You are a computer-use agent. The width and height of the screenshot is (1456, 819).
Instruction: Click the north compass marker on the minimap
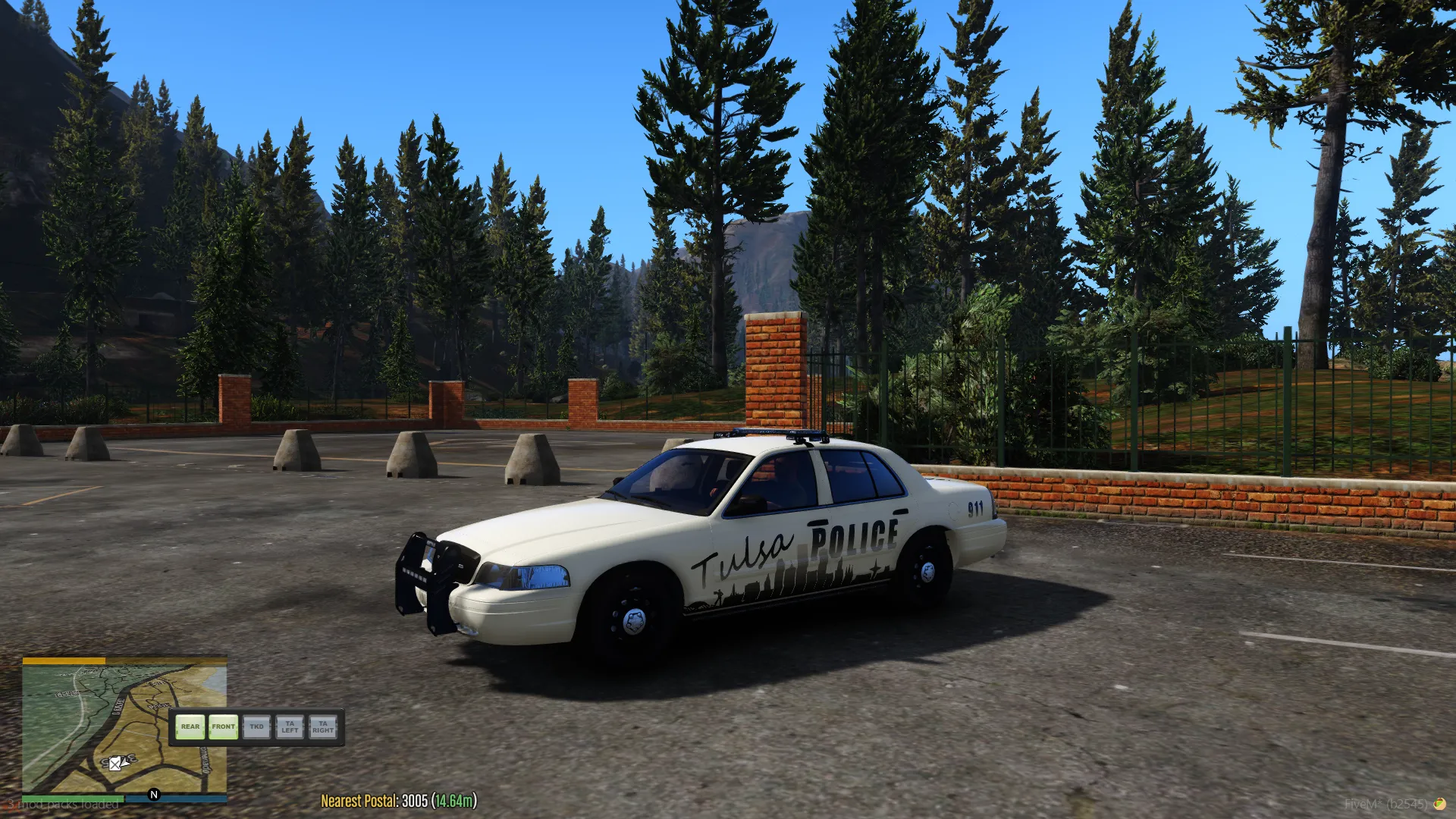[x=154, y=795]
